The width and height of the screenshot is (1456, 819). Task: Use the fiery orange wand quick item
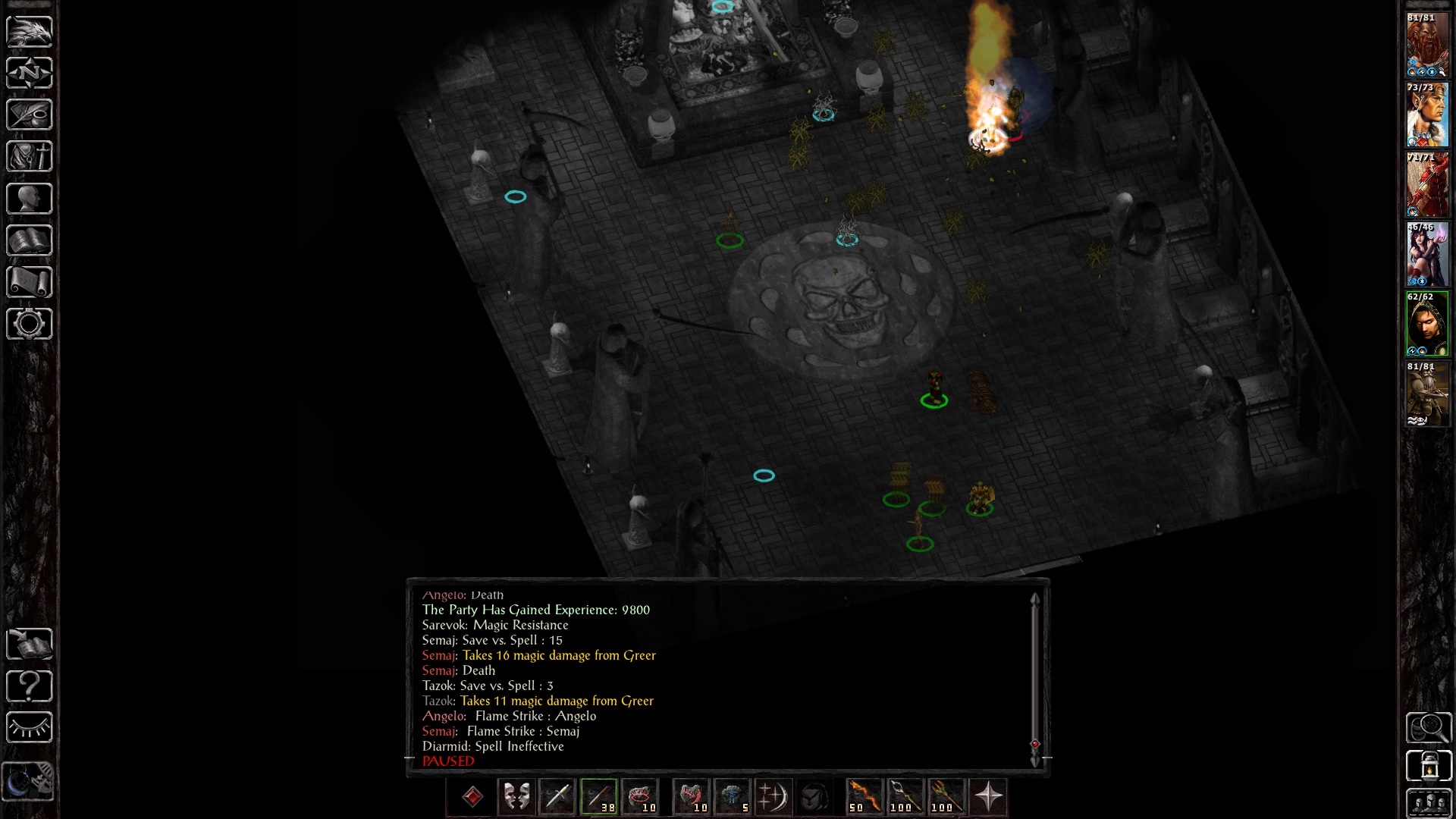(864, 797)
